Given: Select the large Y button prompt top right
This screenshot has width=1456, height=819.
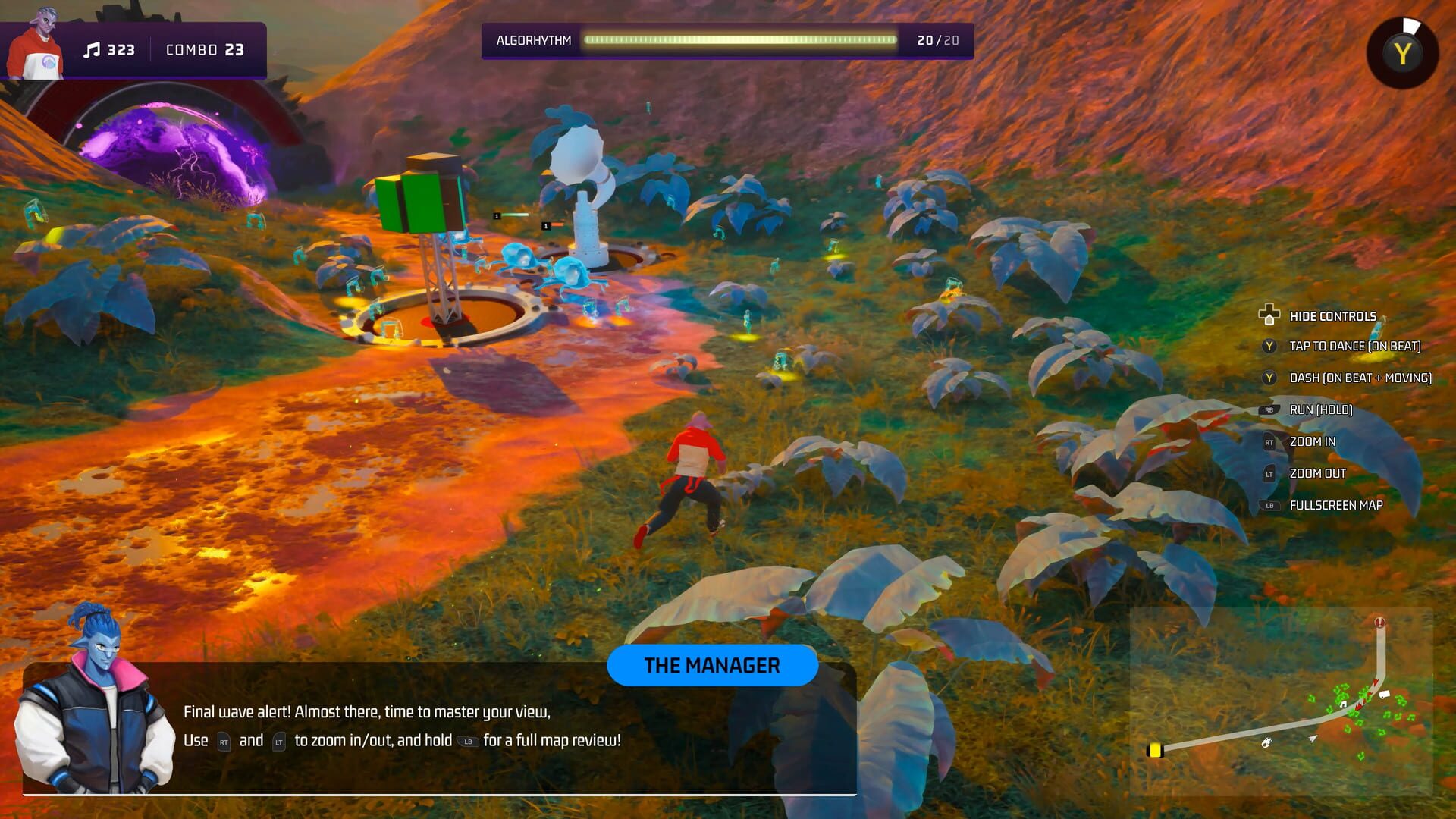Looking at the screenshot, I should [1401, 52].
